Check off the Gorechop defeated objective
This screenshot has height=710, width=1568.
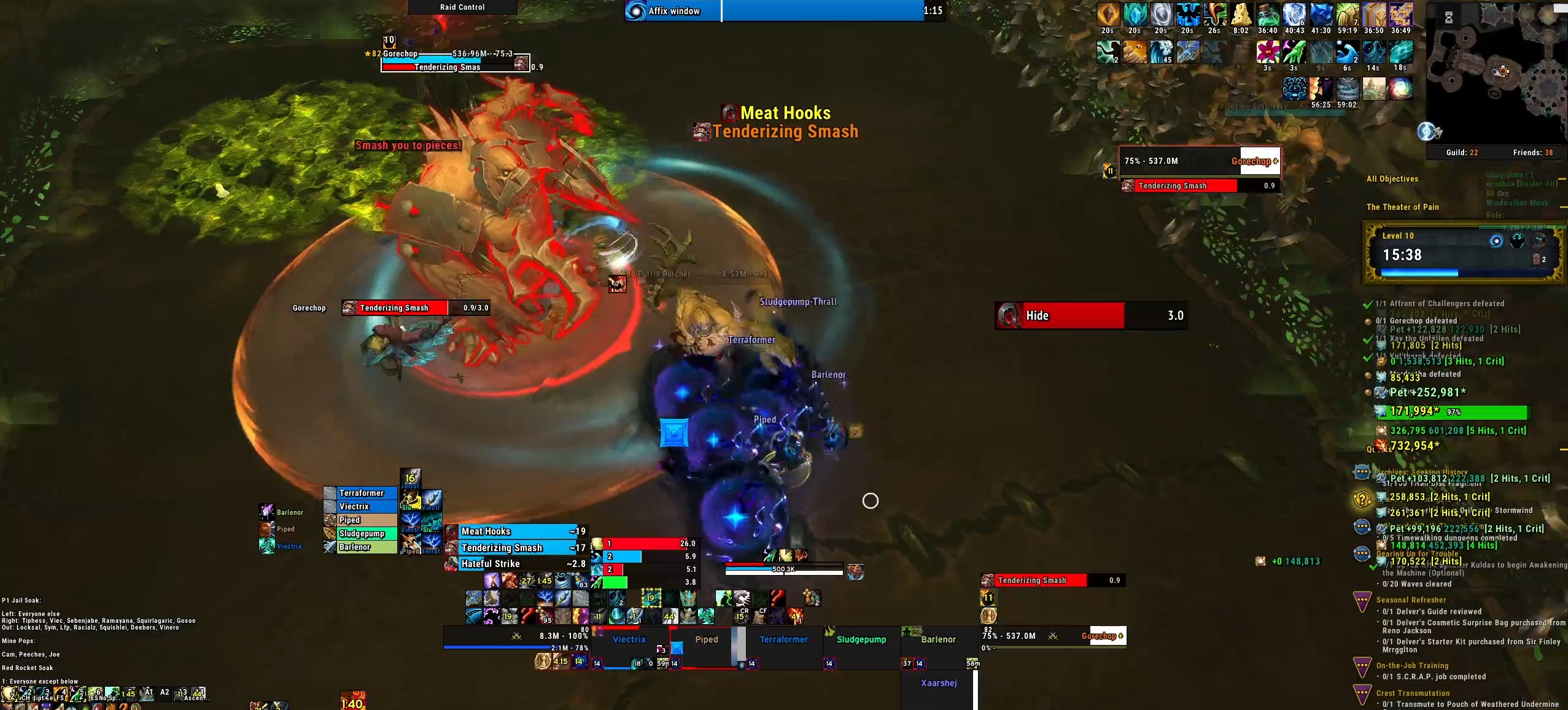pos(1367,321)
